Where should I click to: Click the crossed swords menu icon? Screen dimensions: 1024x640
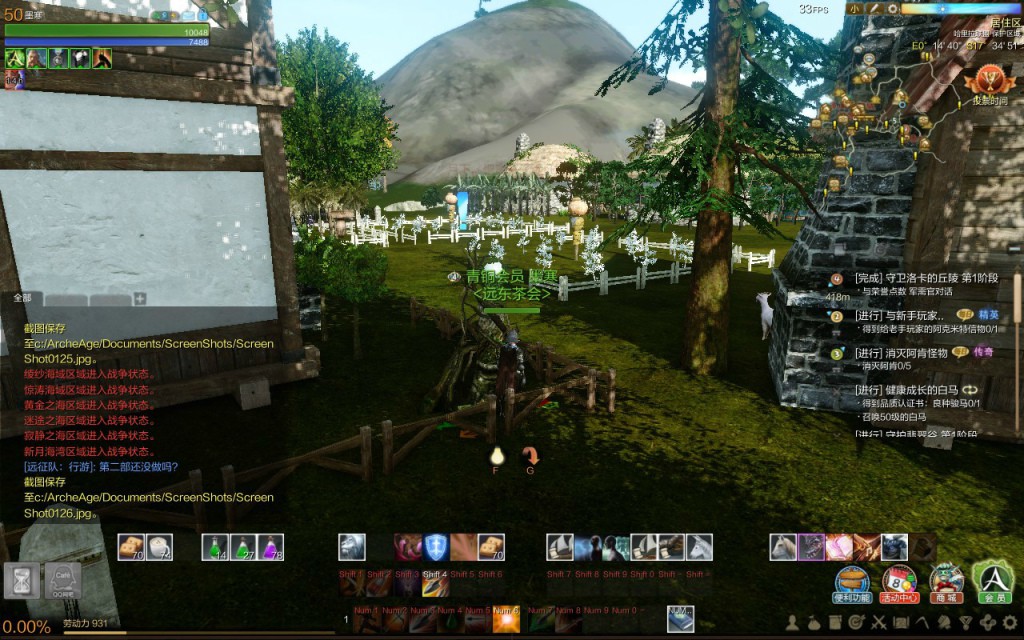[x=879, y=623]
